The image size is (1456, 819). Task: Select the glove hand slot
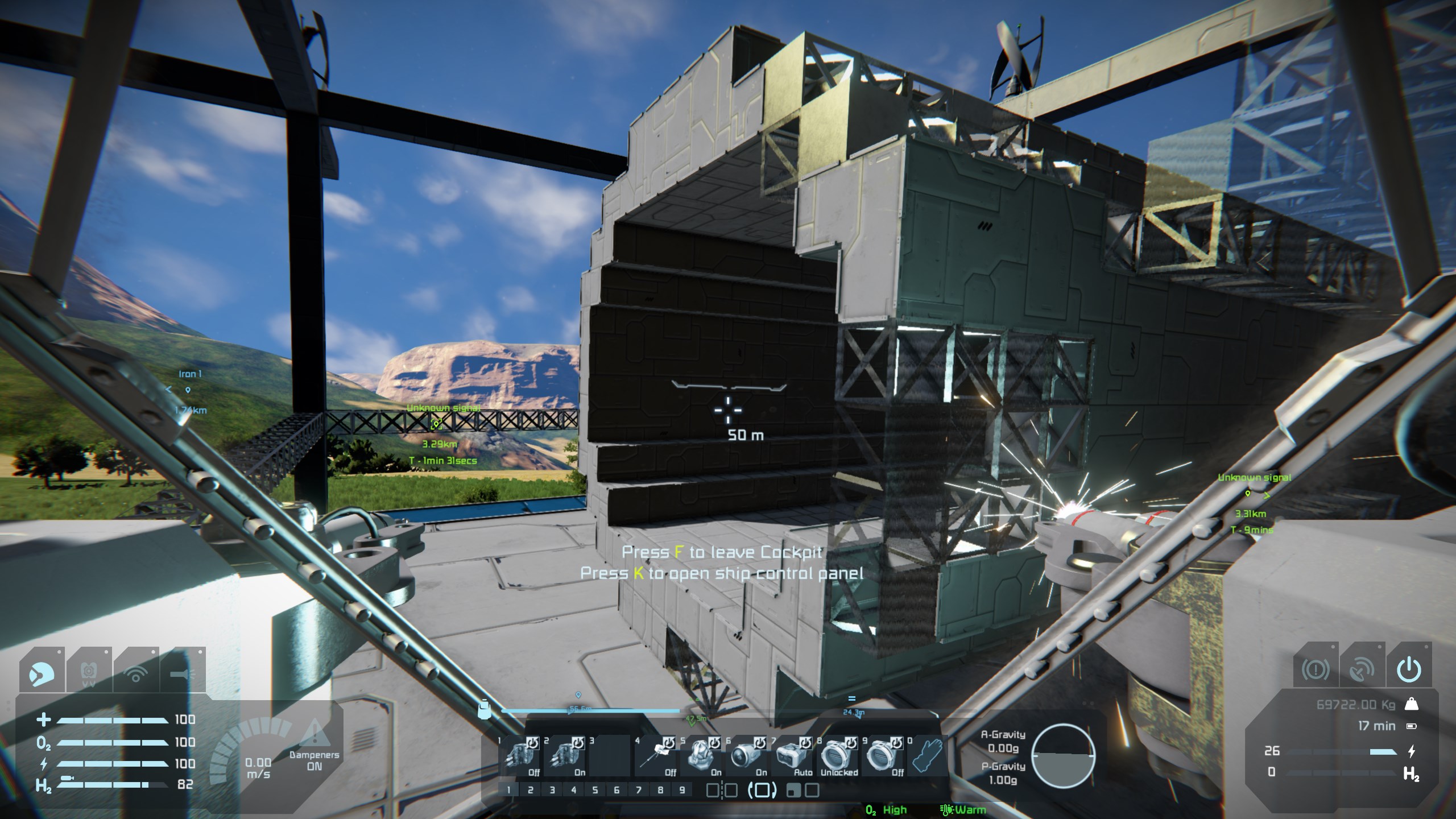point(926,755)
